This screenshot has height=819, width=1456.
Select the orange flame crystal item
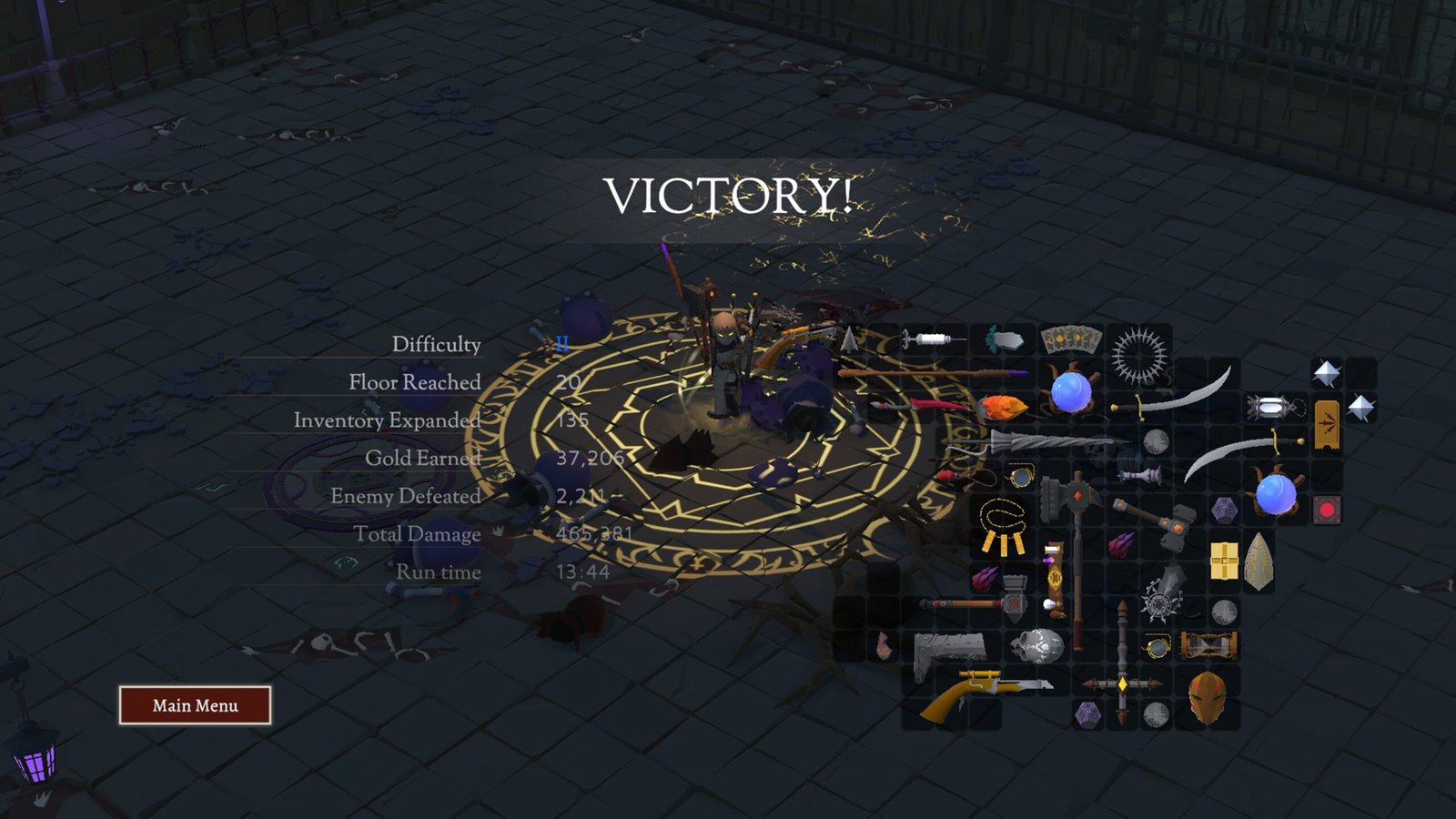[x=1003, y=406]
